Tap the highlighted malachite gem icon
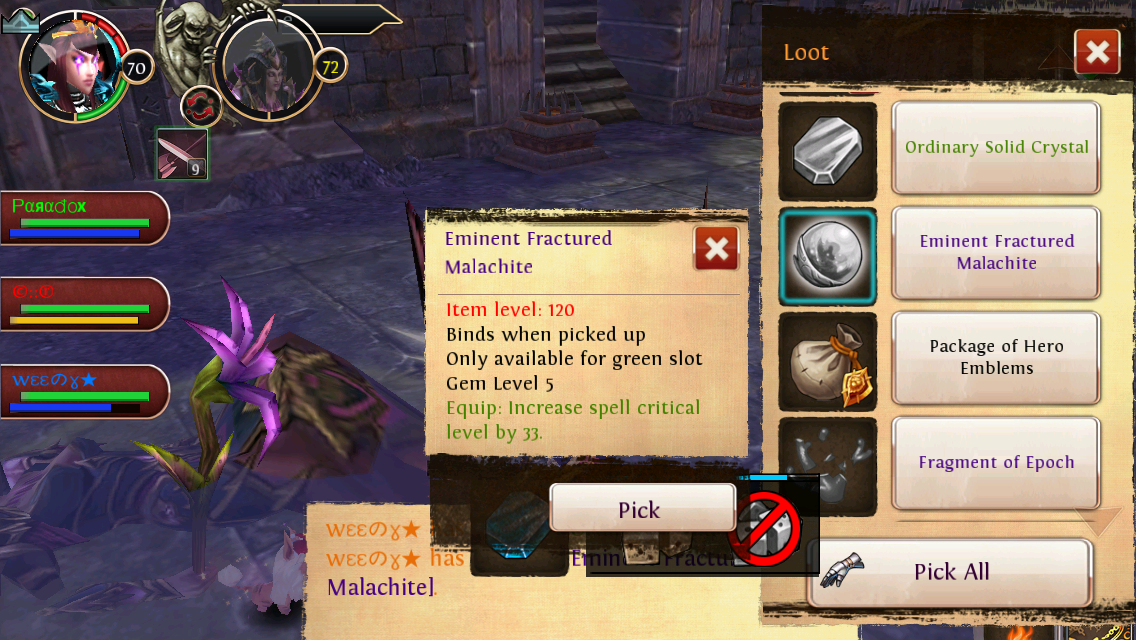The image size is (1136, 640). [x=827, y=256]
